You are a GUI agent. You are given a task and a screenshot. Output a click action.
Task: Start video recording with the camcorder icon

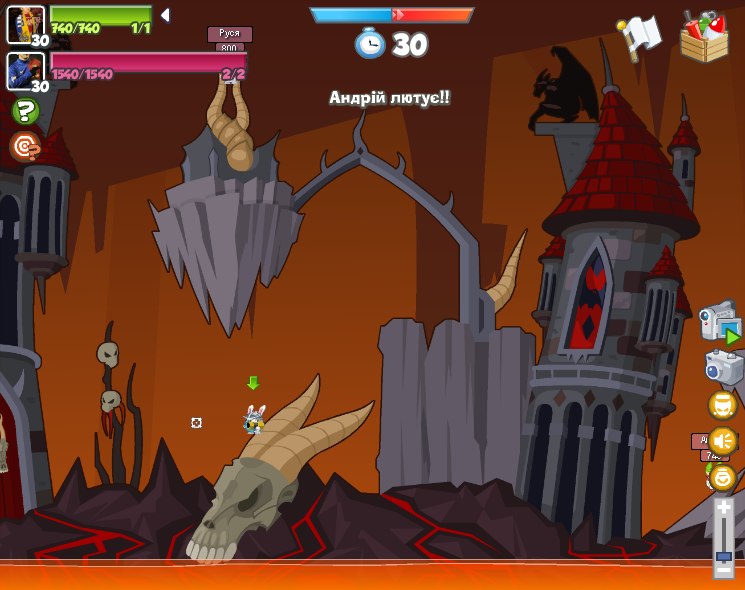[719, 323]
